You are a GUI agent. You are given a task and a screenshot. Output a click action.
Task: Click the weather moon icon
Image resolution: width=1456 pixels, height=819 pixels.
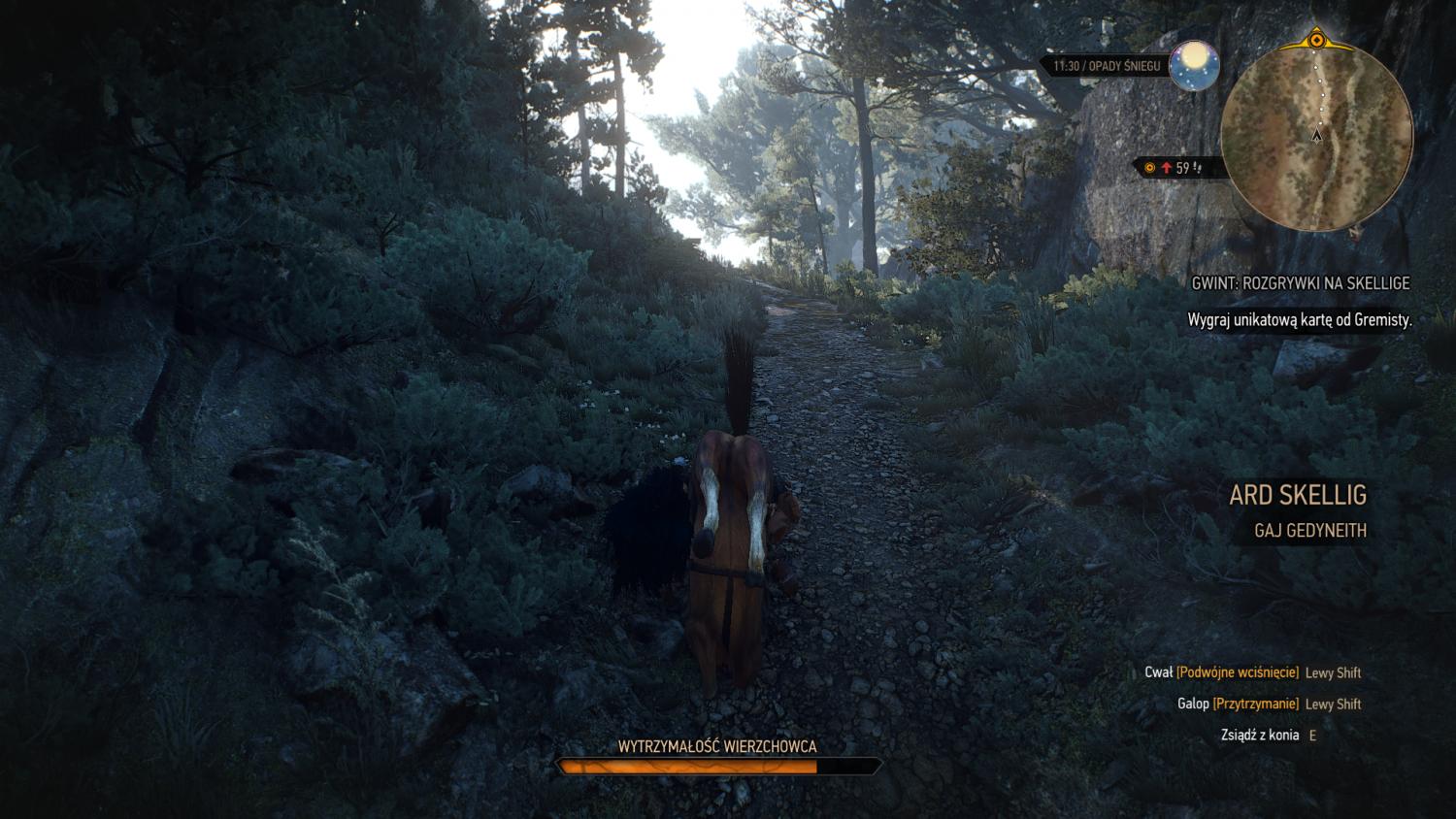click(1195, 66)
